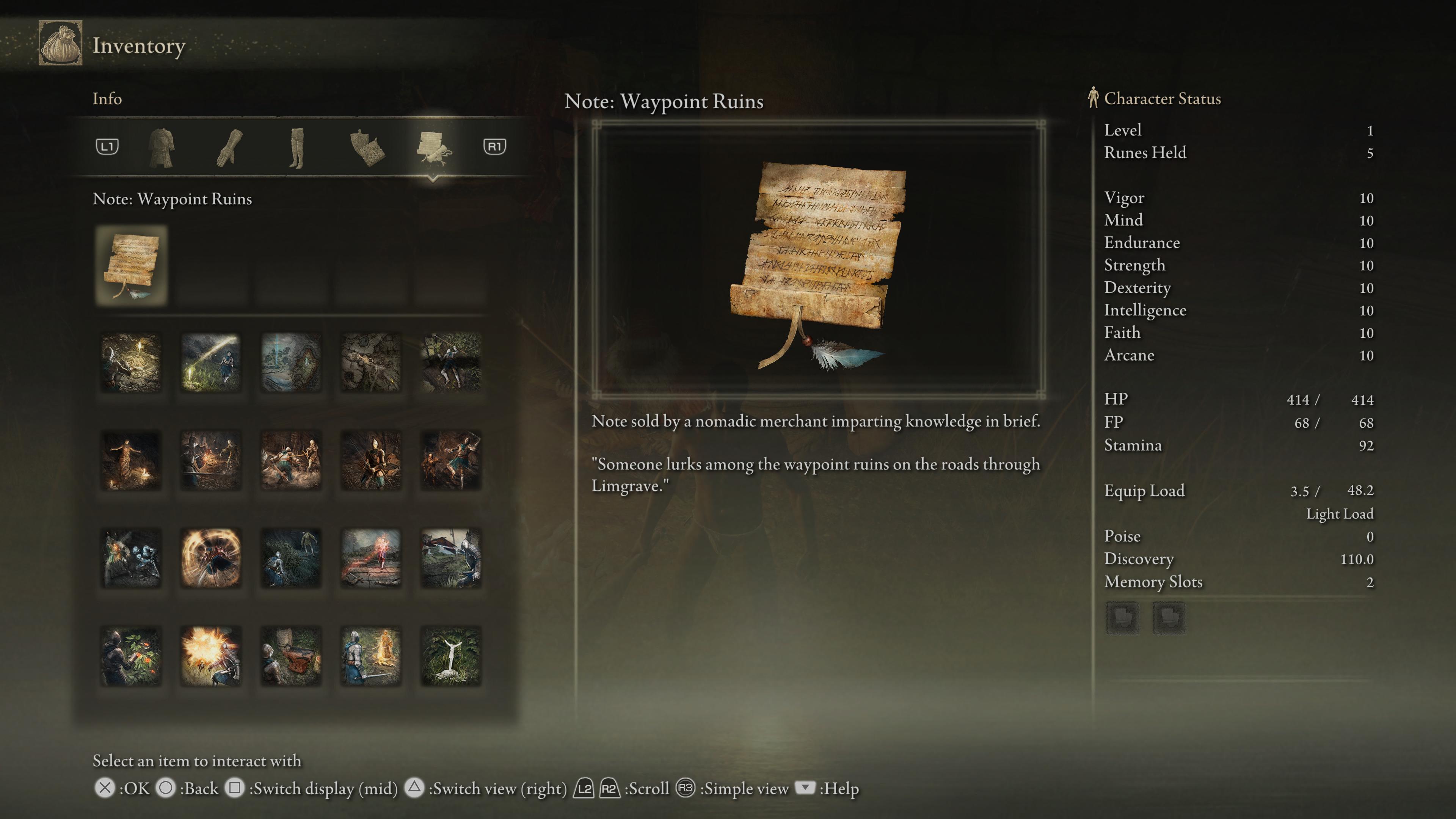
Task: Open the knight facing golden flame spirit tutorial
Action: pos(371,656)
